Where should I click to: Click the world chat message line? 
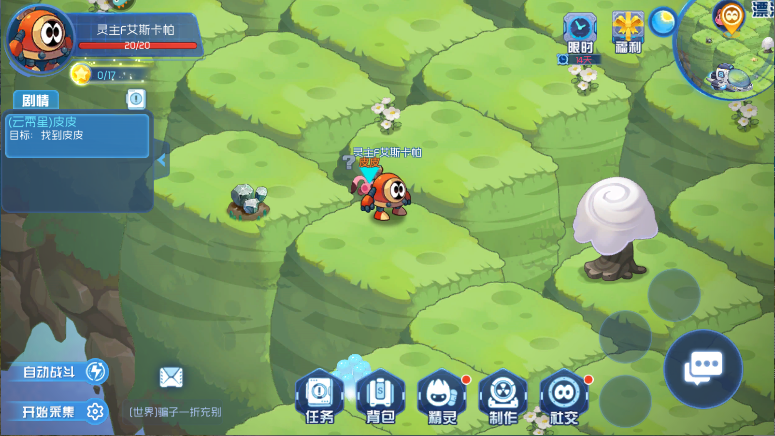175,411
